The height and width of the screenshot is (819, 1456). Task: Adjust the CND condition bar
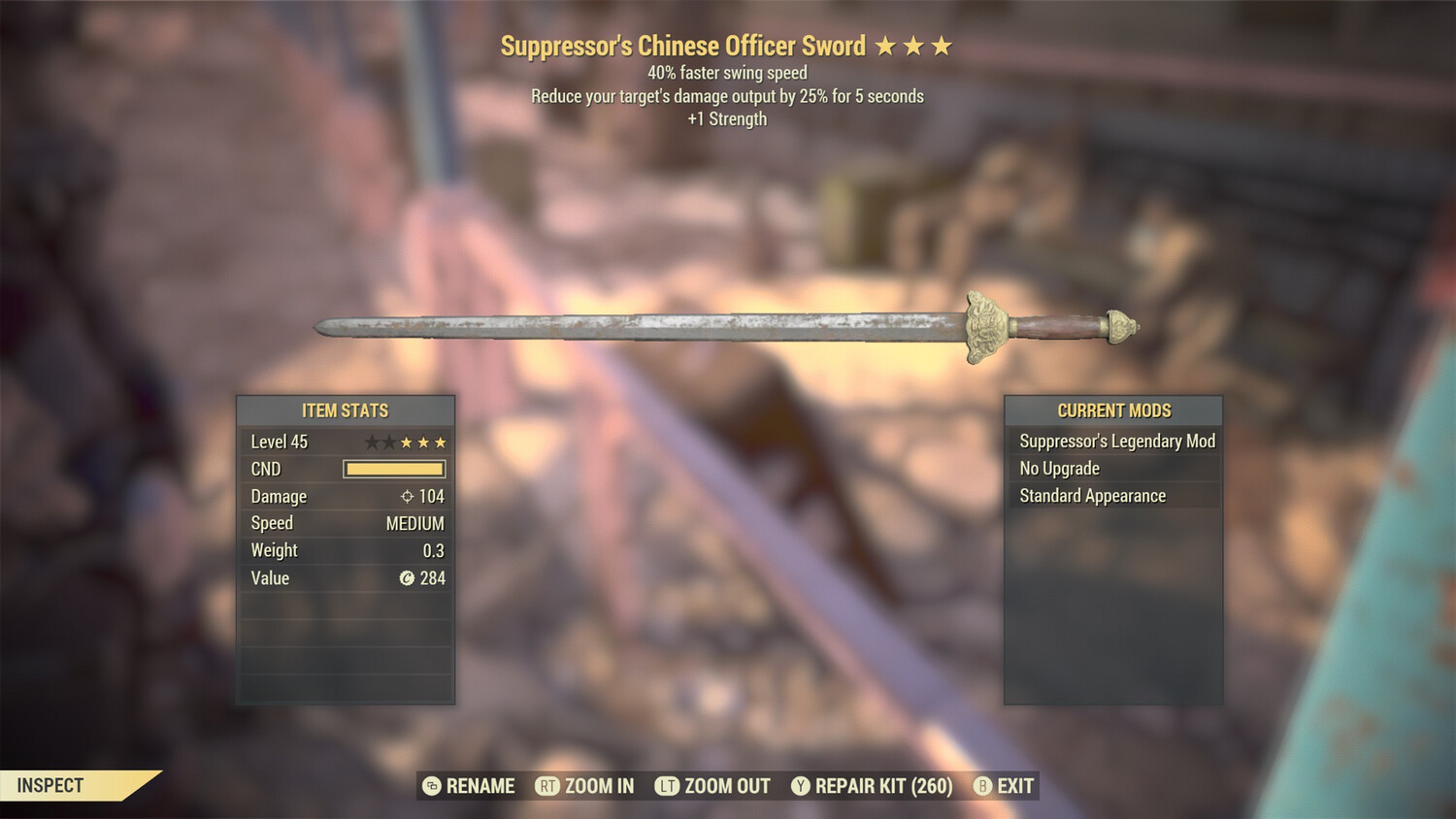point(394,469)
